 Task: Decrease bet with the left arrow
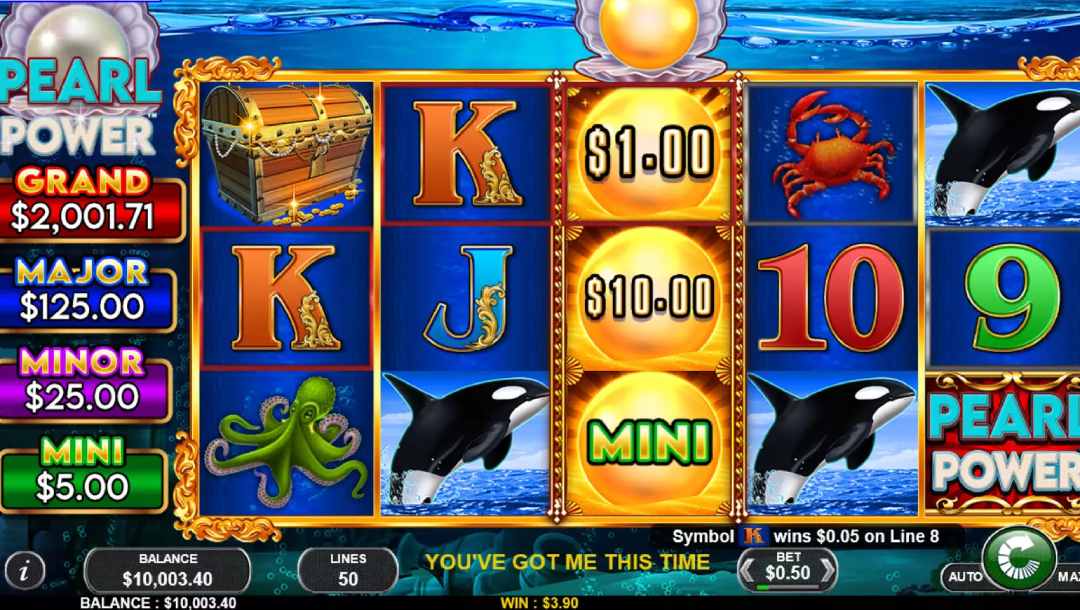(x=745, y=572)
